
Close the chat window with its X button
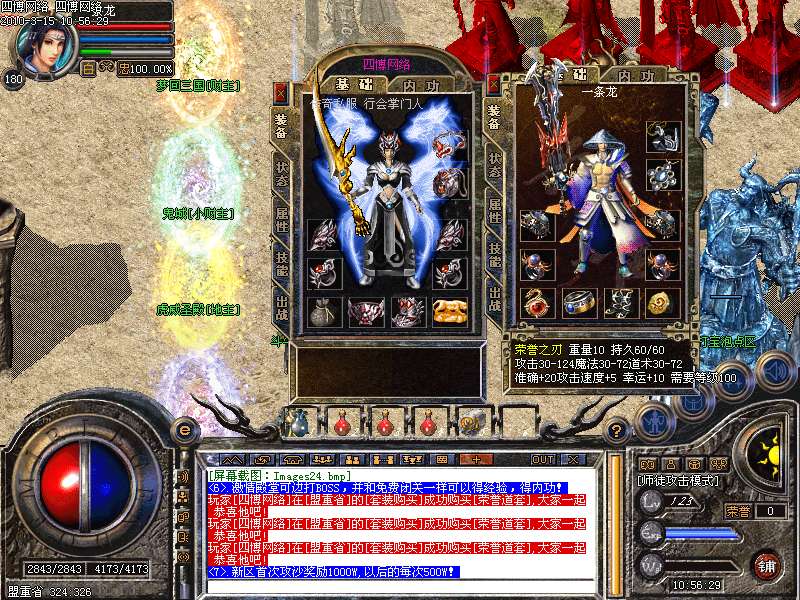click(574, 459)
